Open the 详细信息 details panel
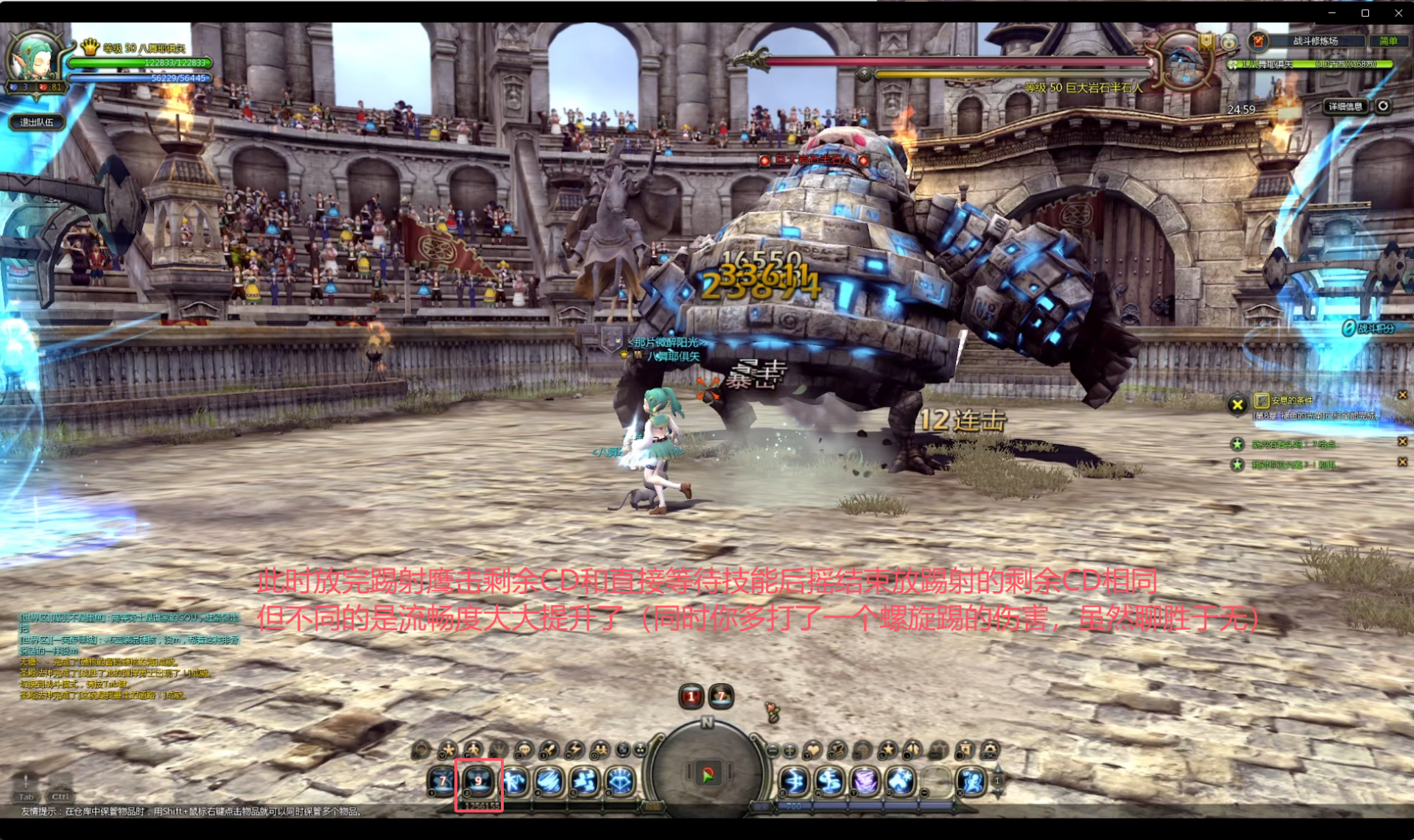This screenshot has width=1414, height=840. [1345, 107]
